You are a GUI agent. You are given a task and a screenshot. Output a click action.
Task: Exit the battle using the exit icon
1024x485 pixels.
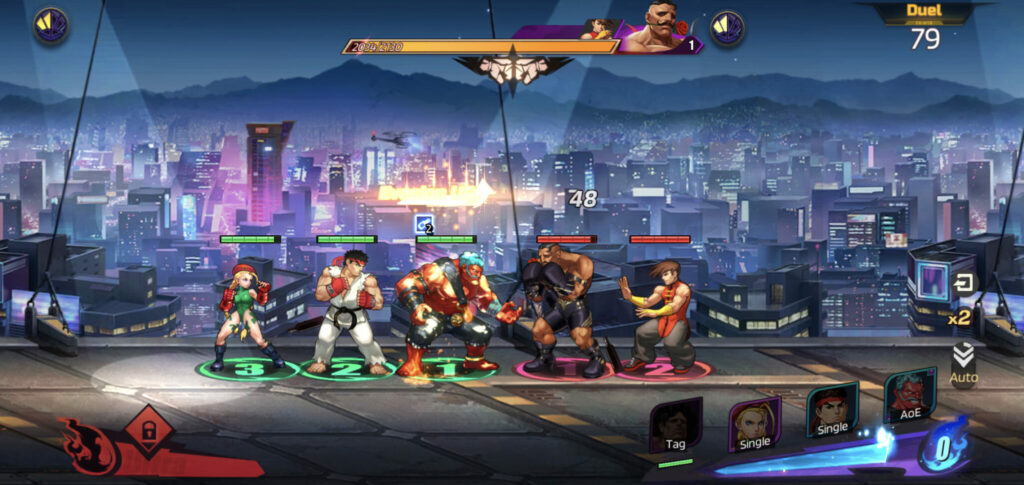tap(964, 283)
